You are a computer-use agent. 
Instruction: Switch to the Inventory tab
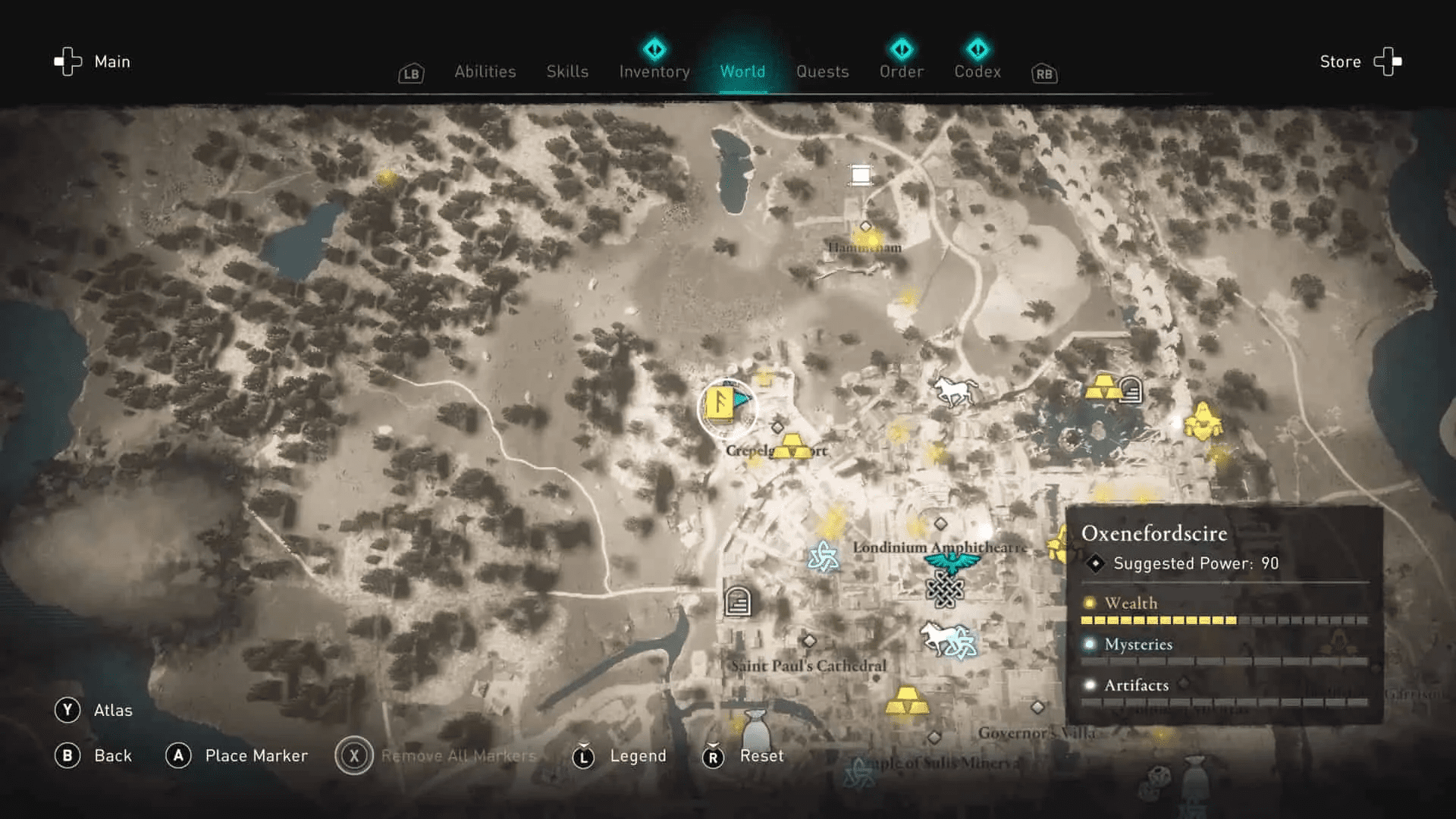[x=654, y=71]
